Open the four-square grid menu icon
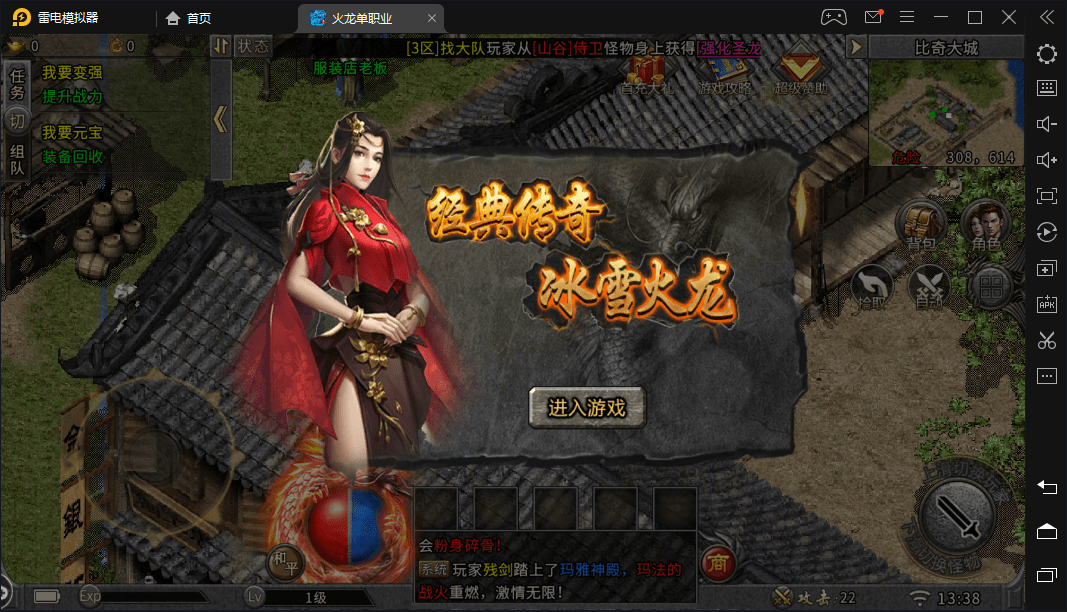1067x612 pixels. click(990, 288)
